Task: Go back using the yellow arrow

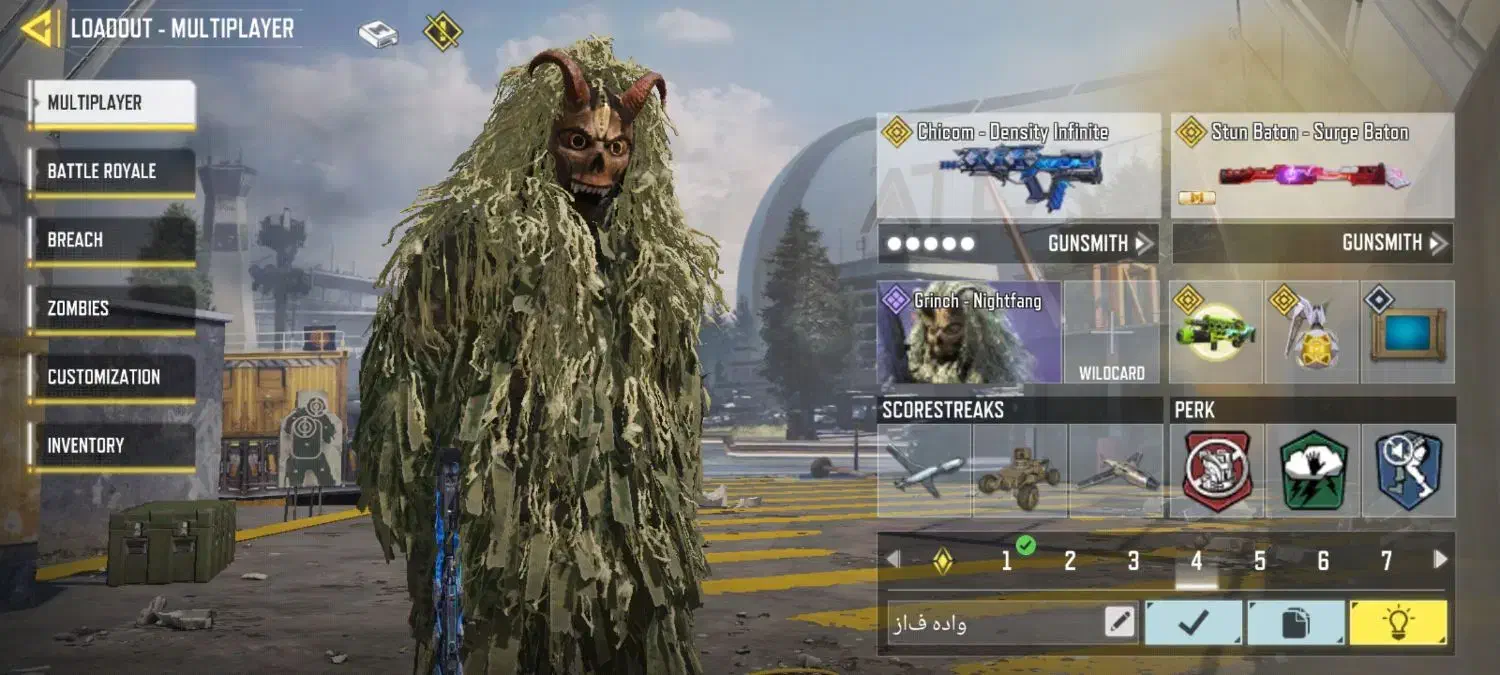Action: (39, 29)
